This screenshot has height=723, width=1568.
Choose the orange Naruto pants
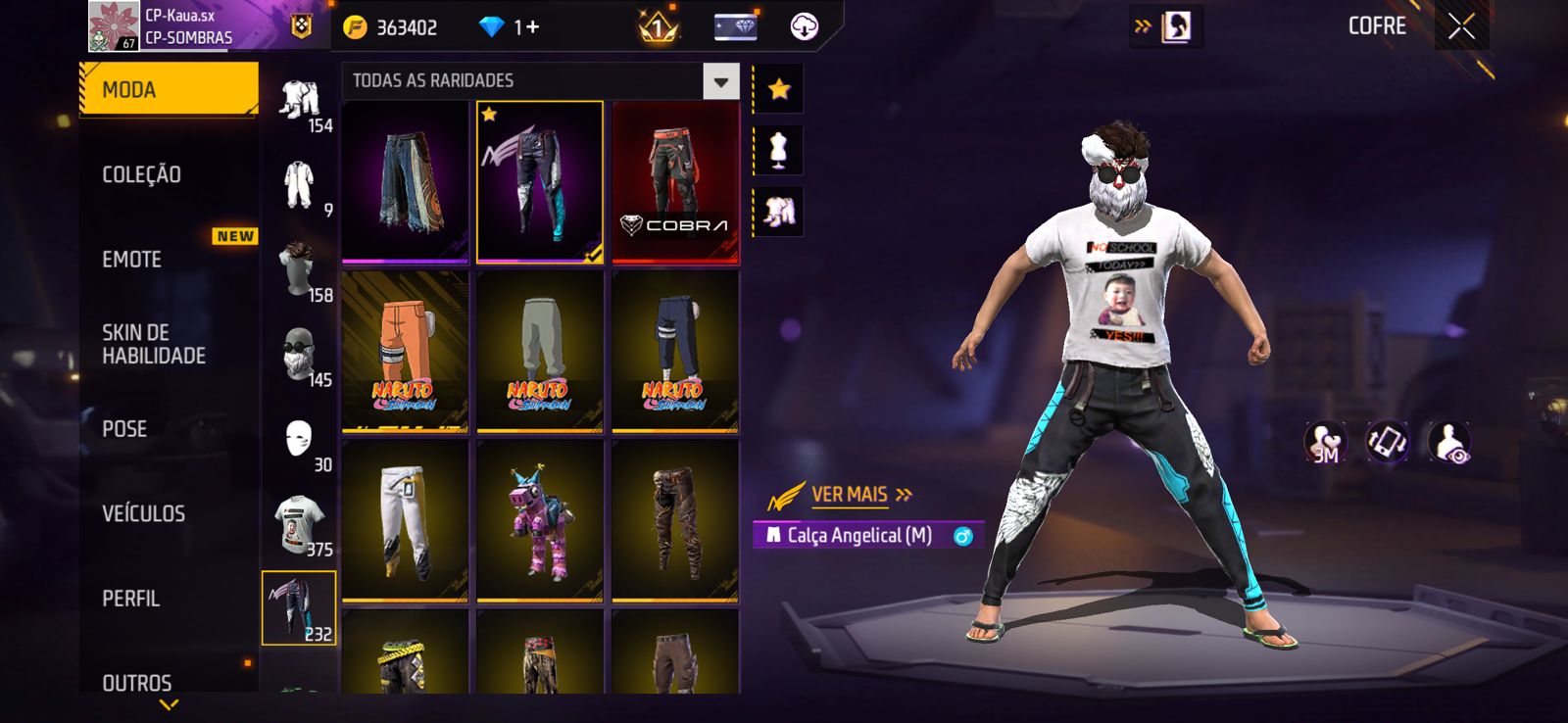(x=405, y=351)
